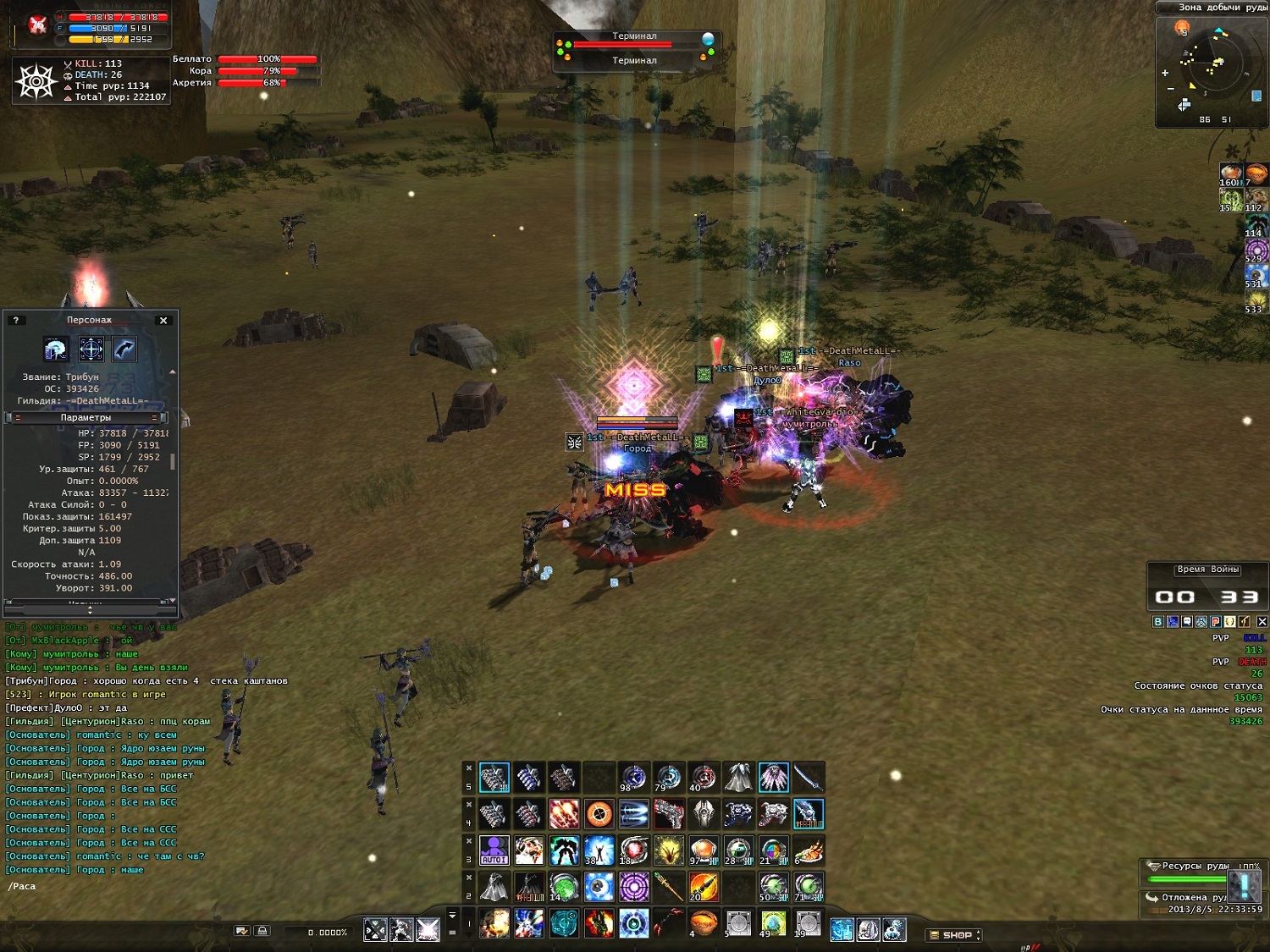Zoom in the minimap with plus button
The image size is (1270, 952).
(x=1165, y=73)
